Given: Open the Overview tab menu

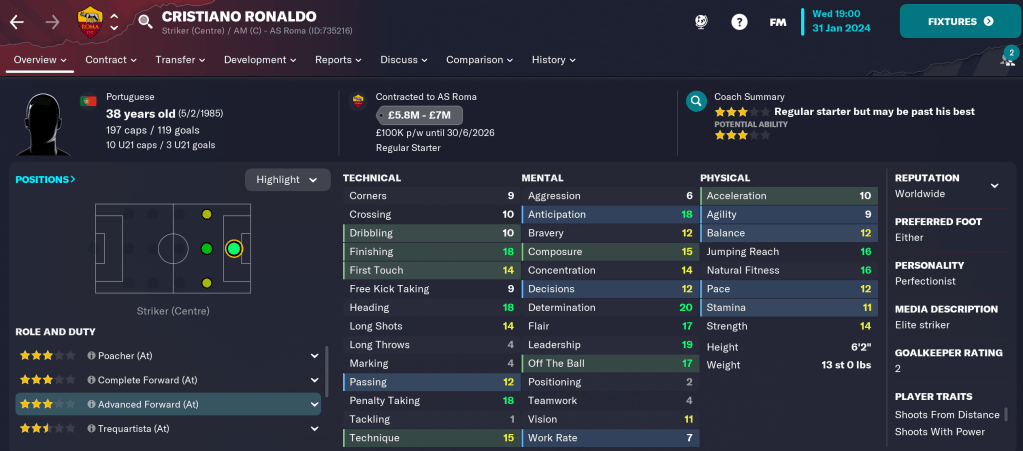Looking at the screenshot, I should [x=41, y=60].
